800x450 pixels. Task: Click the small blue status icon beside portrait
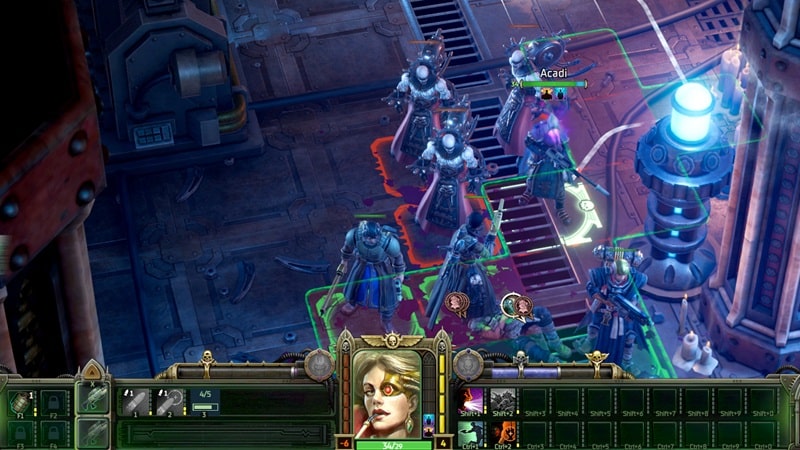tap(430, 421)
